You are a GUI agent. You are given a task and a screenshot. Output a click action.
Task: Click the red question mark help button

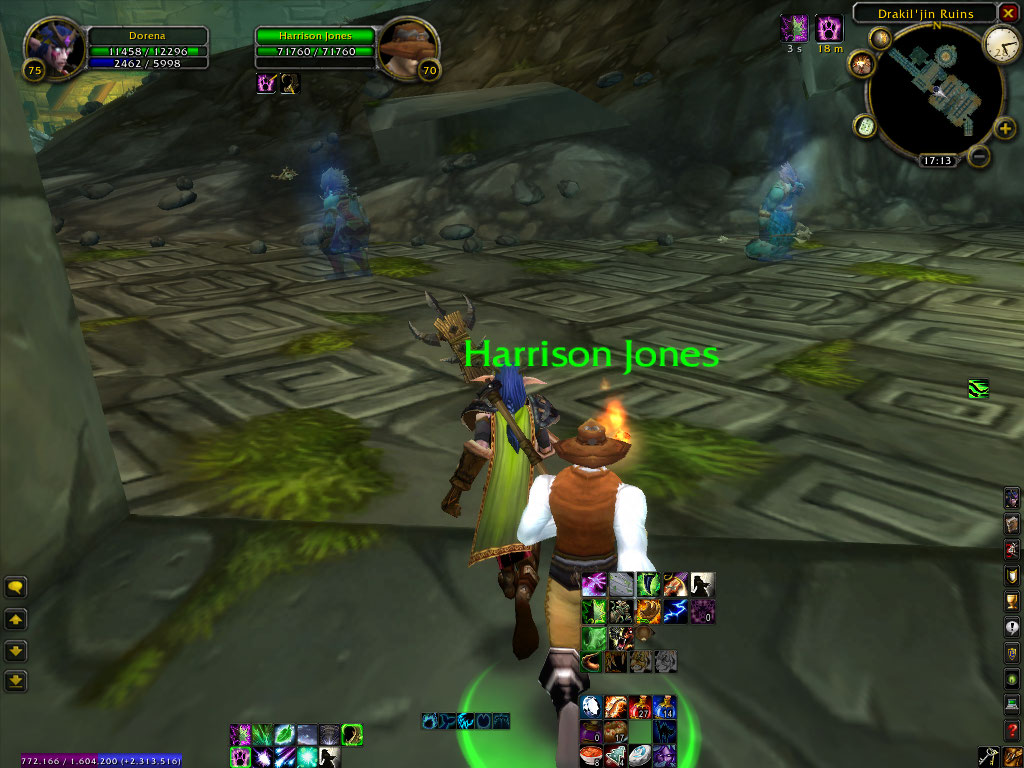click(1012, 730)
